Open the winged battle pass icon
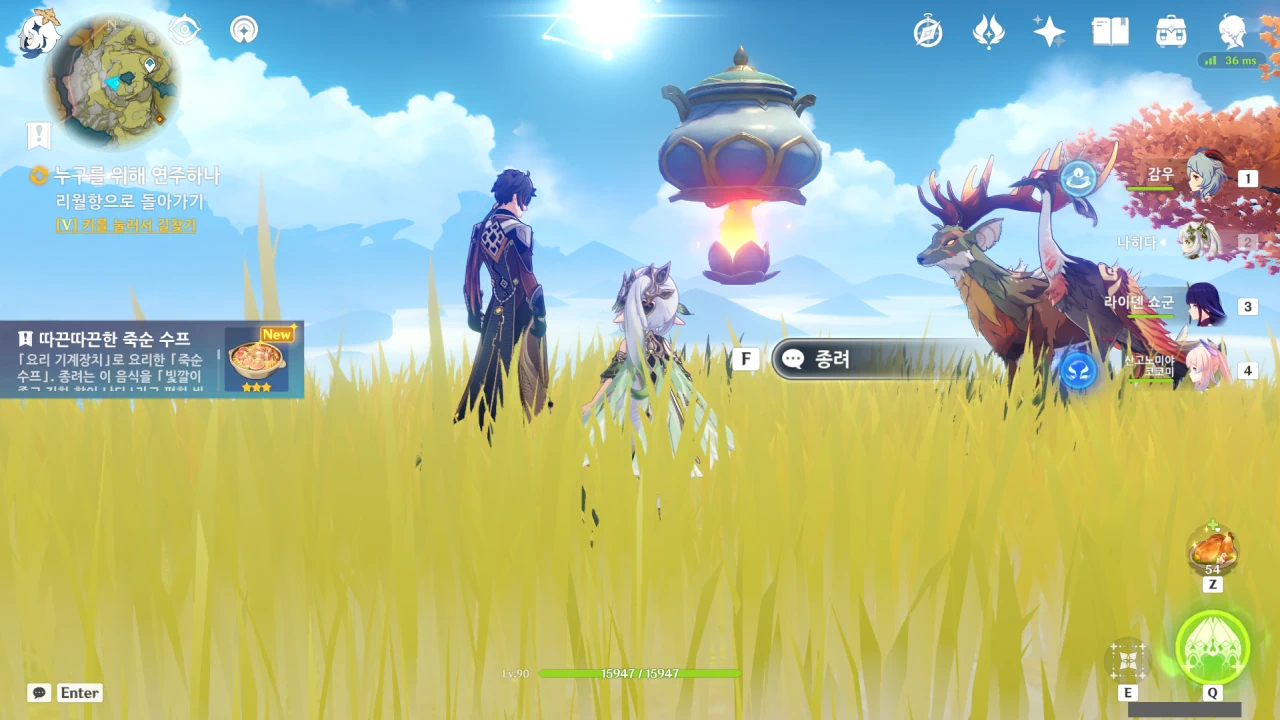This screenshot has width=1280, height=720. [988, 32]
